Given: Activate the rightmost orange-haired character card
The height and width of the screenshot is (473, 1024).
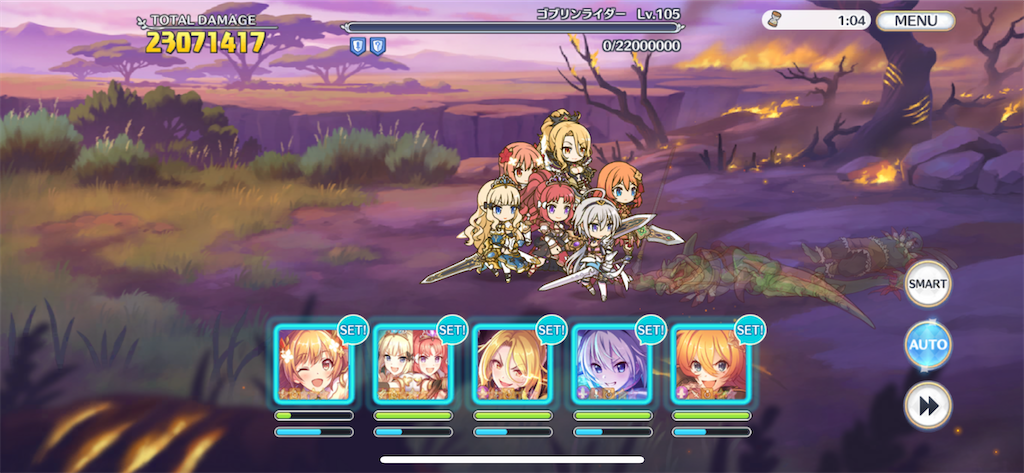Looking at the screenshot, I should point(710,364).
